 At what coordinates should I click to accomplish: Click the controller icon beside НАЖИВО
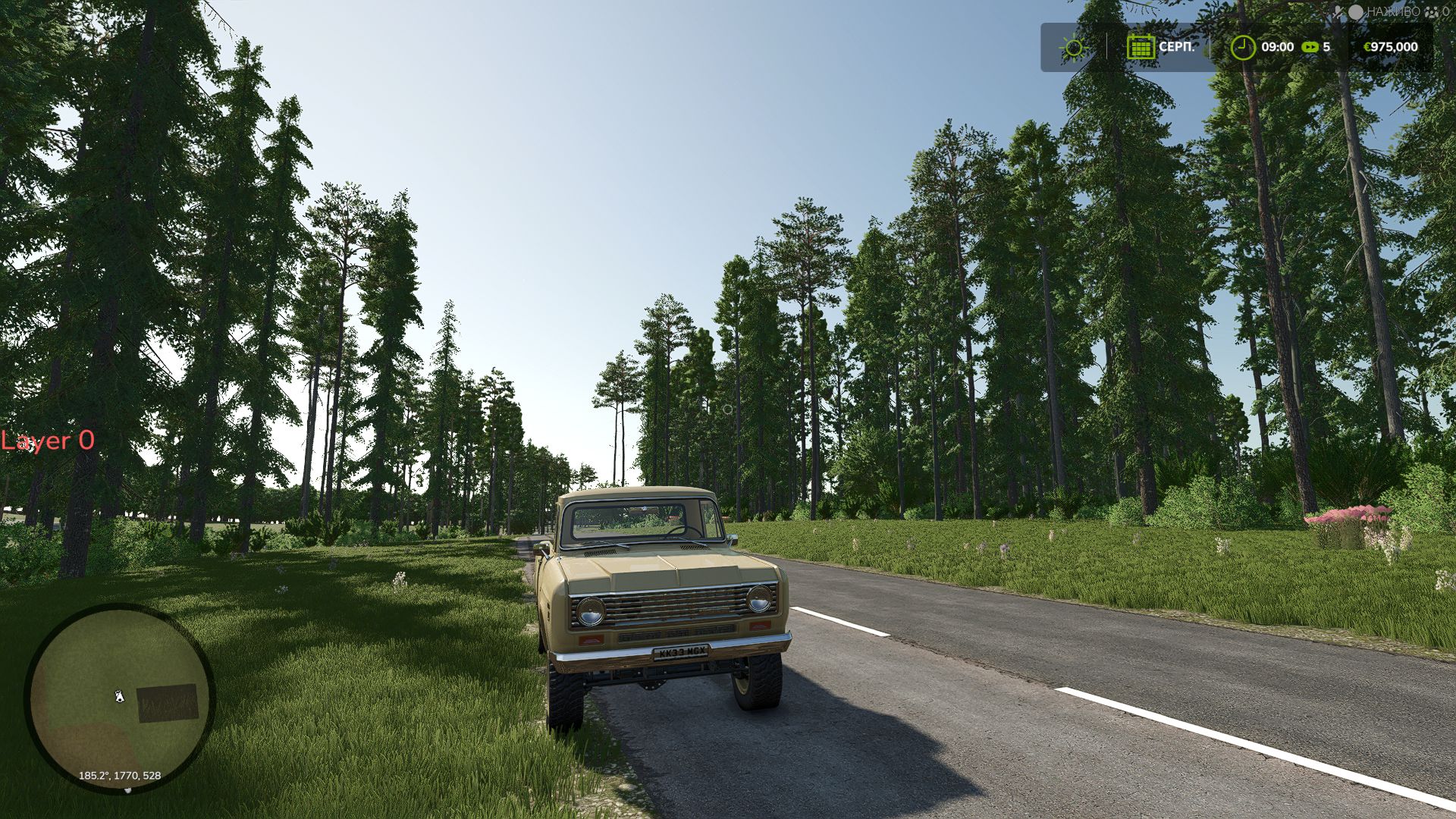tap(1338, 11)
